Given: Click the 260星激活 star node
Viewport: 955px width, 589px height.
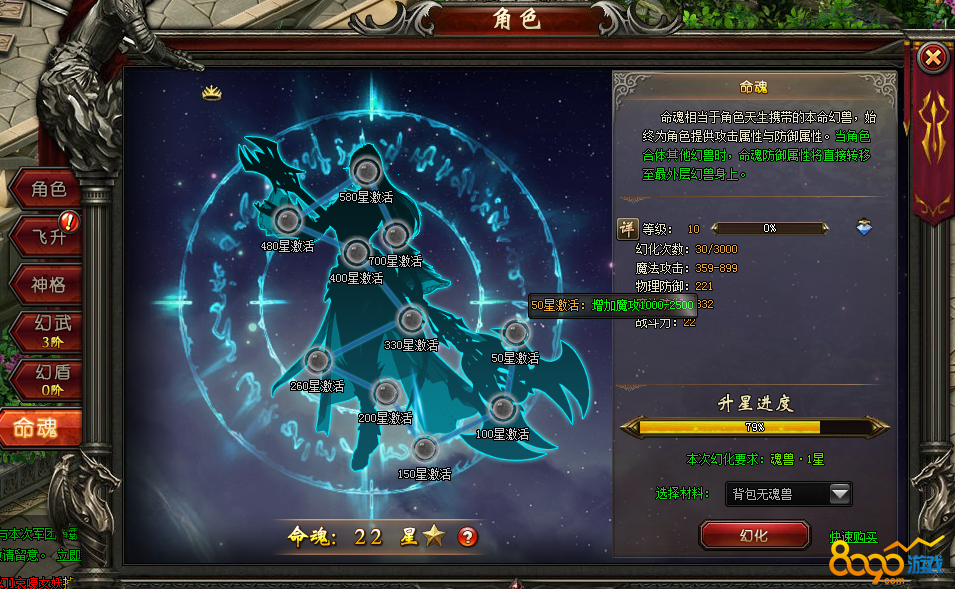Looking at the screenshot, I should [x=317, y=360].
